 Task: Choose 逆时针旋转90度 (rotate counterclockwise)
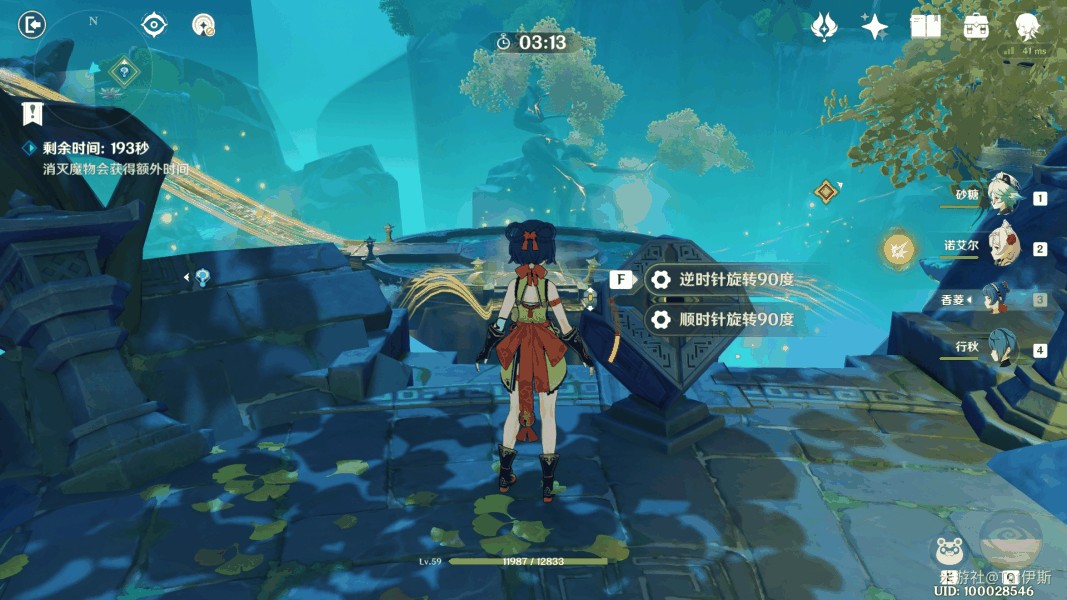[x=723, y=280]
